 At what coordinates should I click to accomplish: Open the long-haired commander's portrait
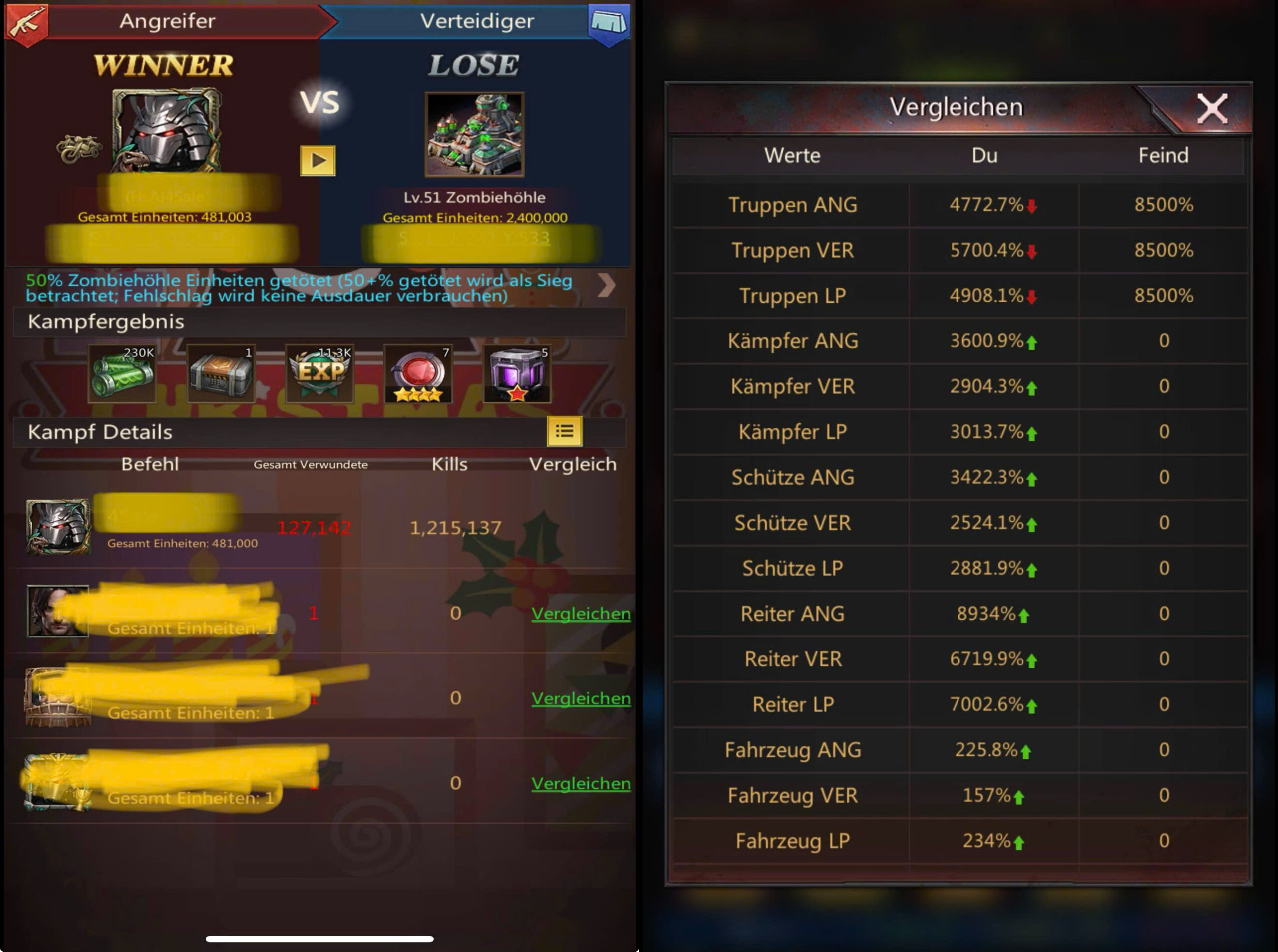57,611
